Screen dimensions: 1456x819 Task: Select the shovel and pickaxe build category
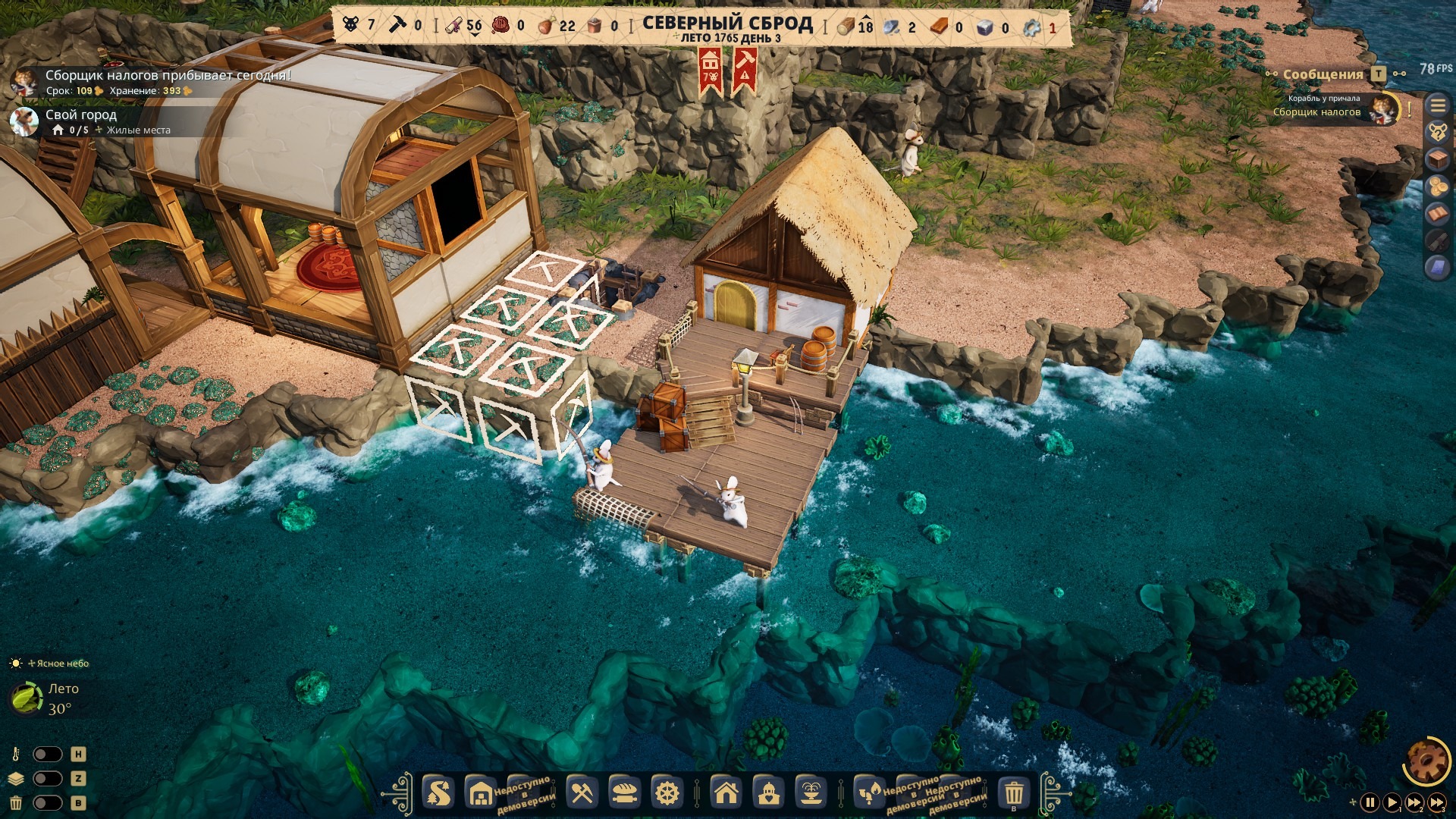click(582, 793)
